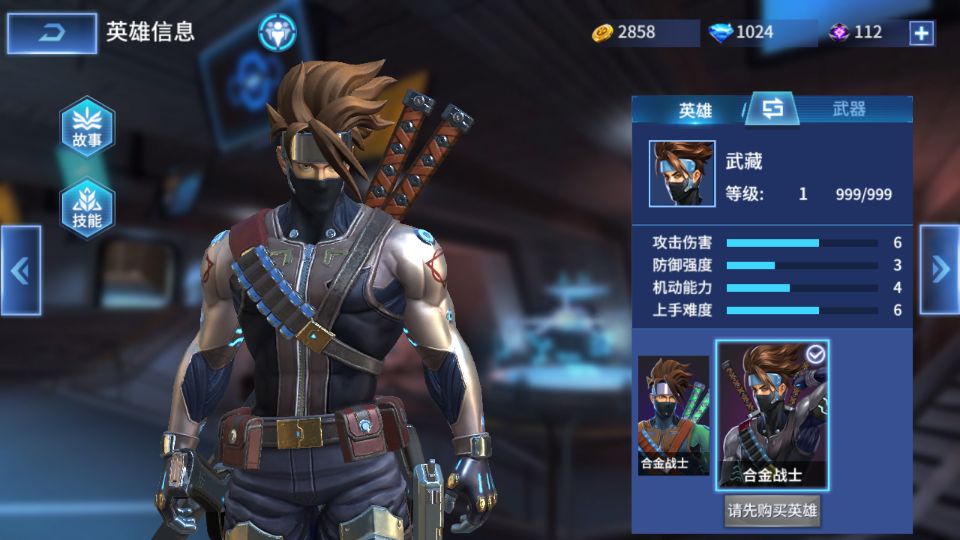
Task: Open the 故事 story panel
Action: click(x=87, y=127)
